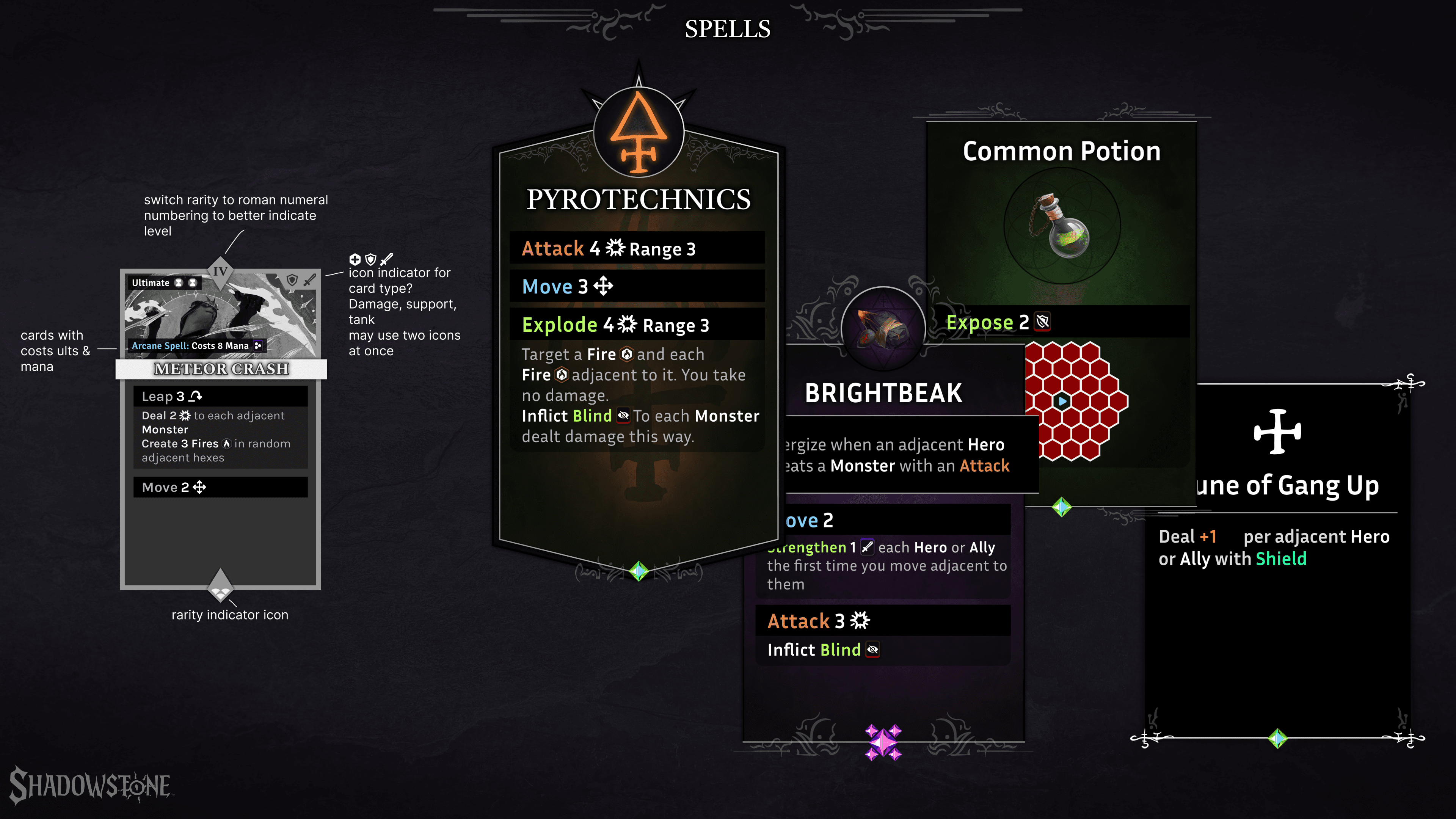The height and width of the screenshot is (819, 1456).
Task: Click the red hex grid pattern
Action: coord(1074,401)
